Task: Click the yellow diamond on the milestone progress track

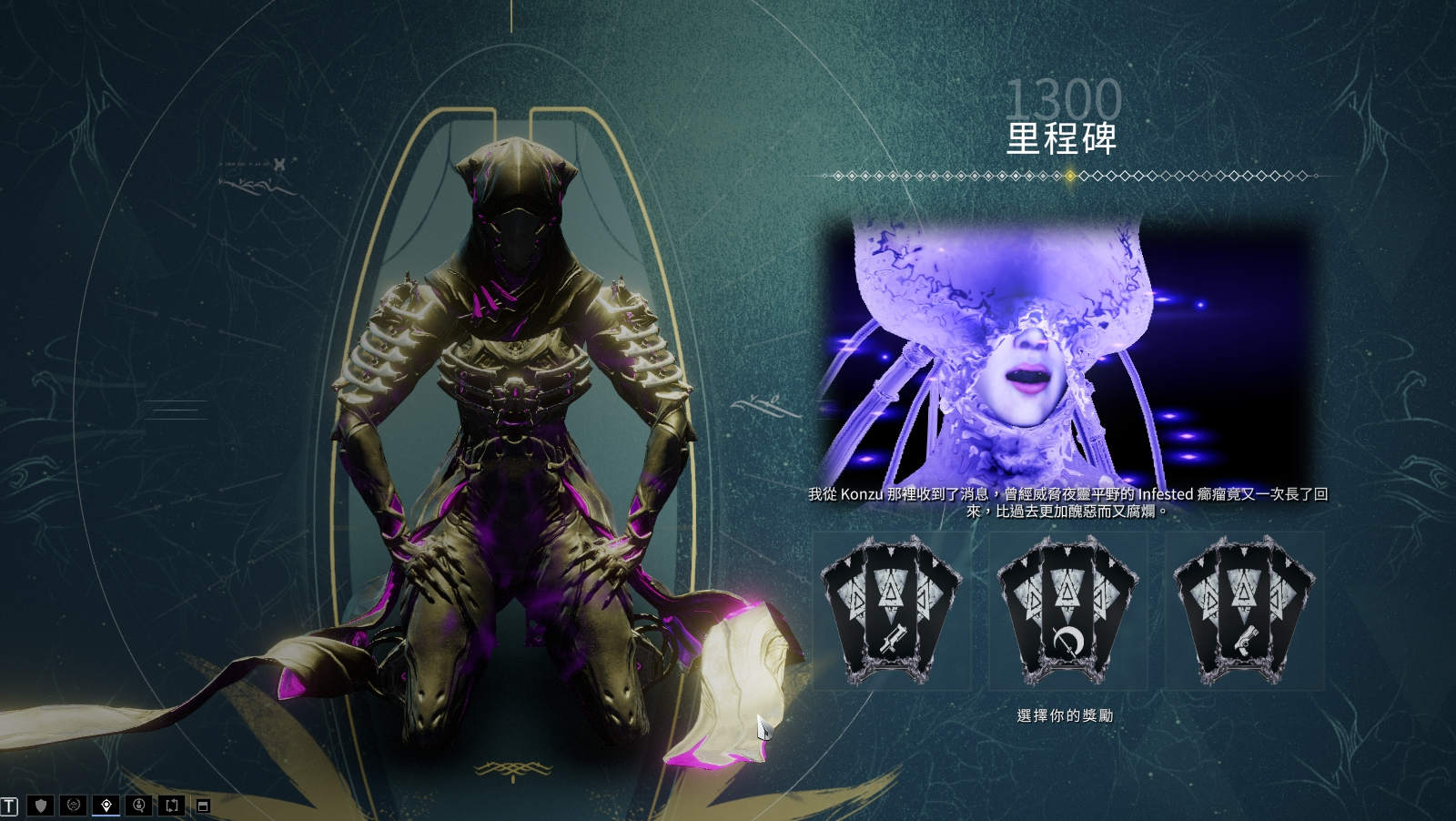Action: pyautogui.click(x=1070, y=177)
